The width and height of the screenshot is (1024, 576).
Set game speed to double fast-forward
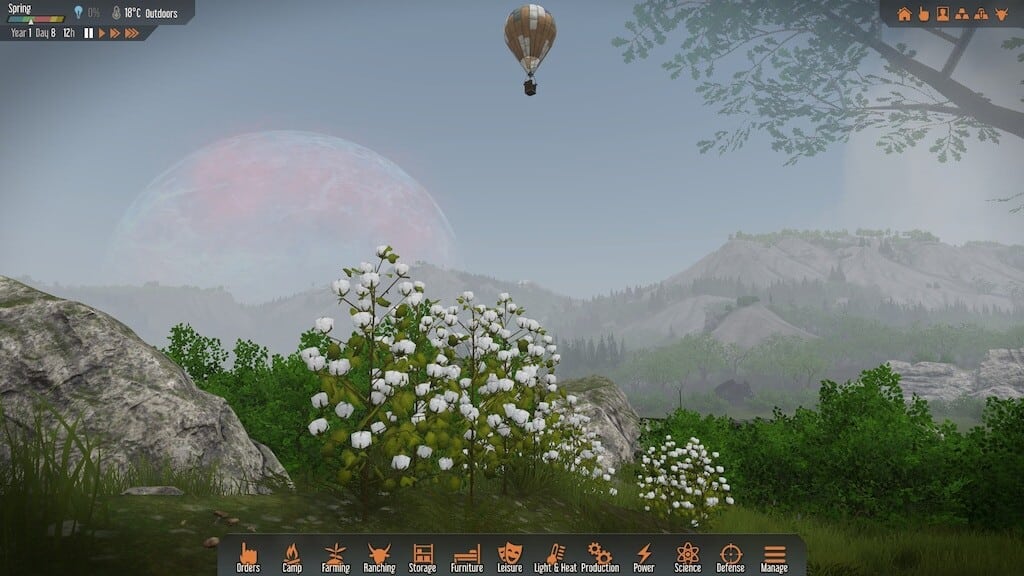114,33
